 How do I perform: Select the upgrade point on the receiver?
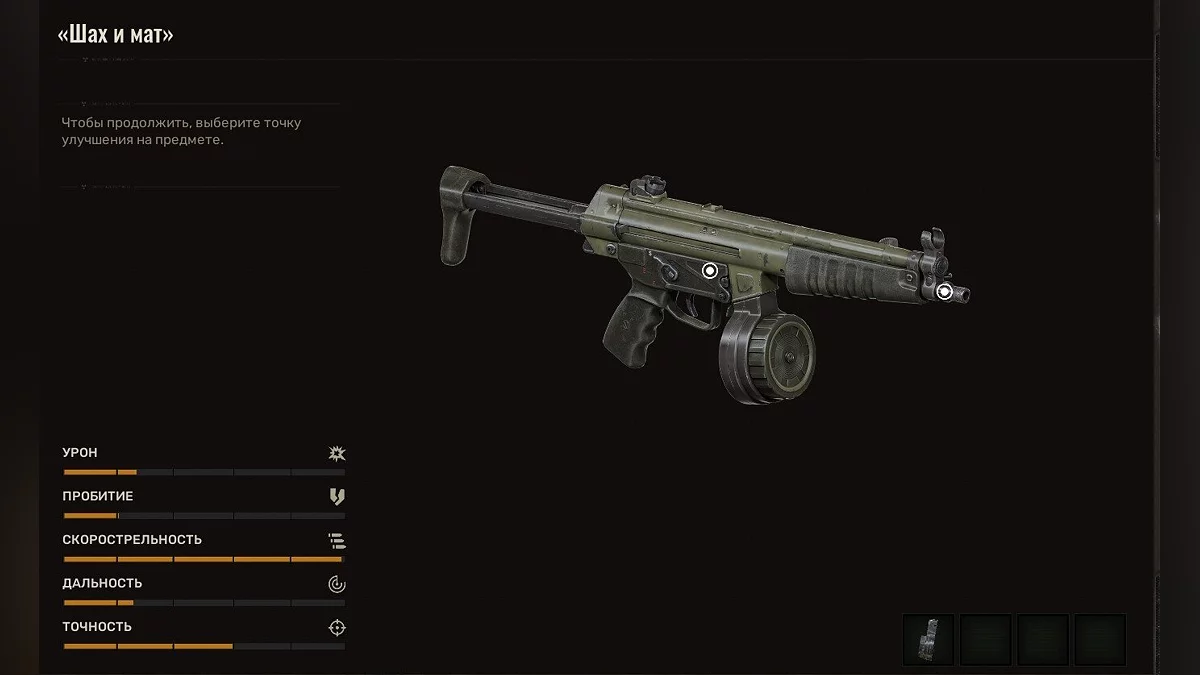(x=710, y=270)
